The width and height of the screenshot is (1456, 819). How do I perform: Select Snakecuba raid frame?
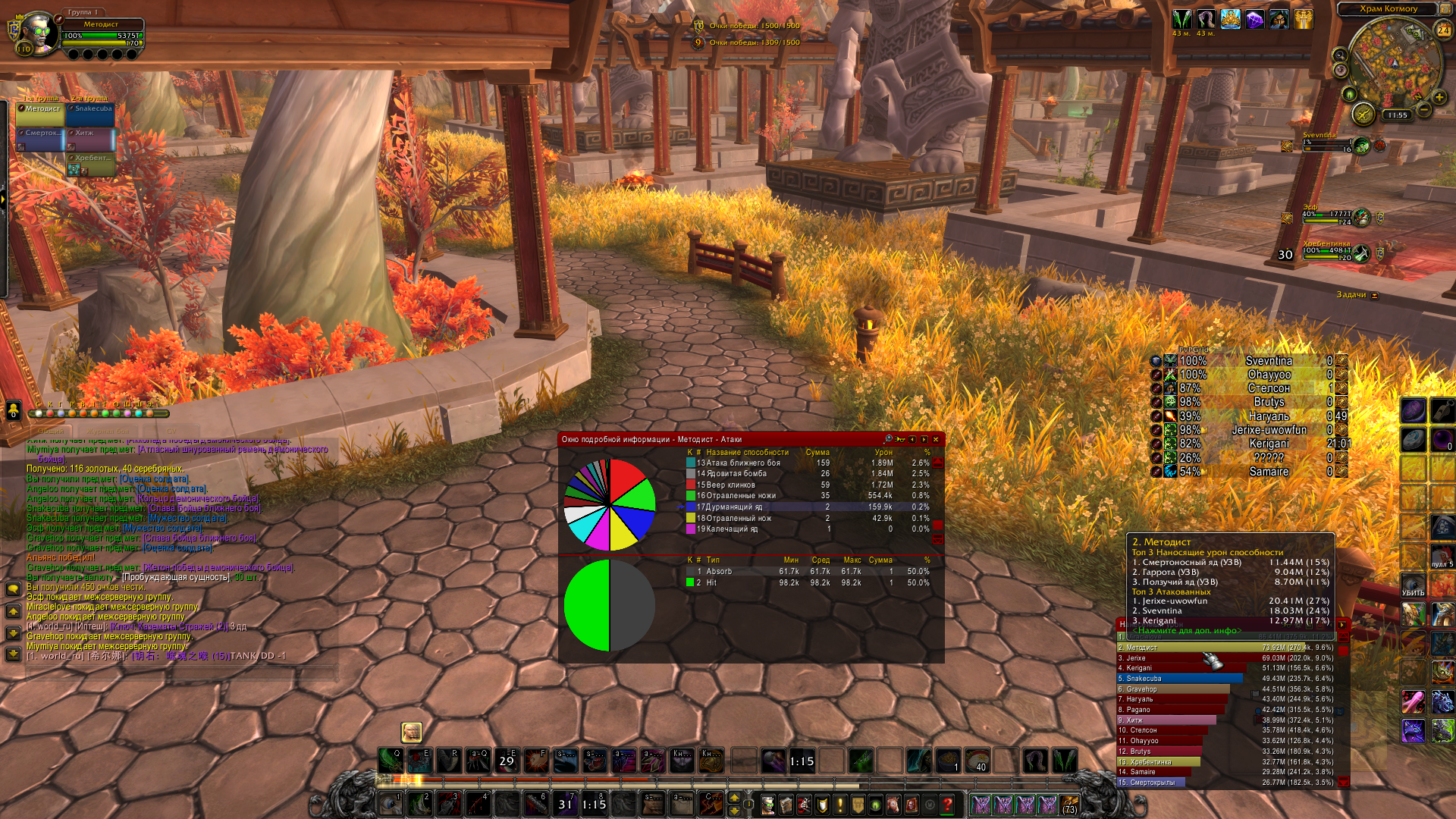90,114
